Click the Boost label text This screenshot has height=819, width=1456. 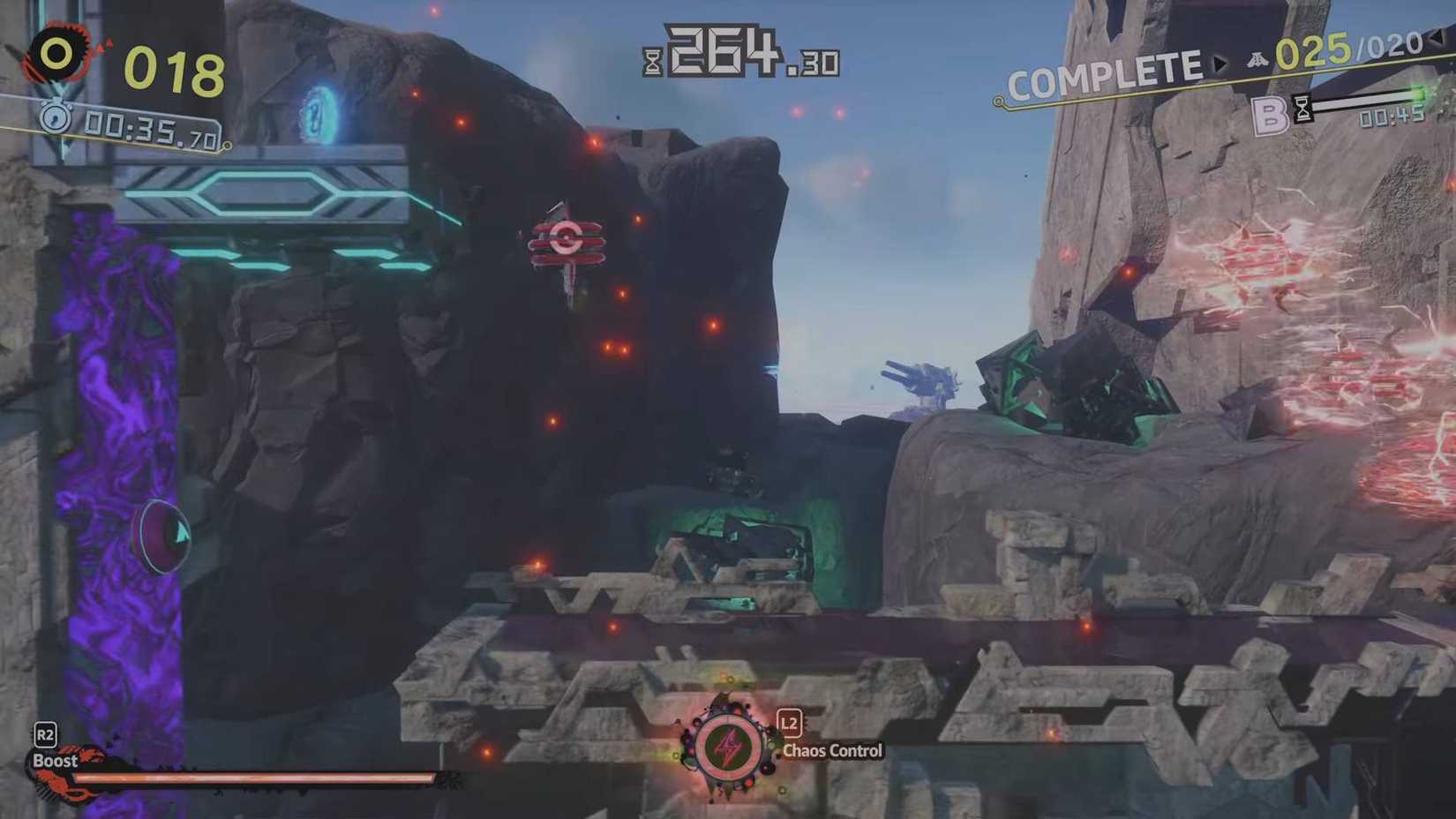coord(56,760)
